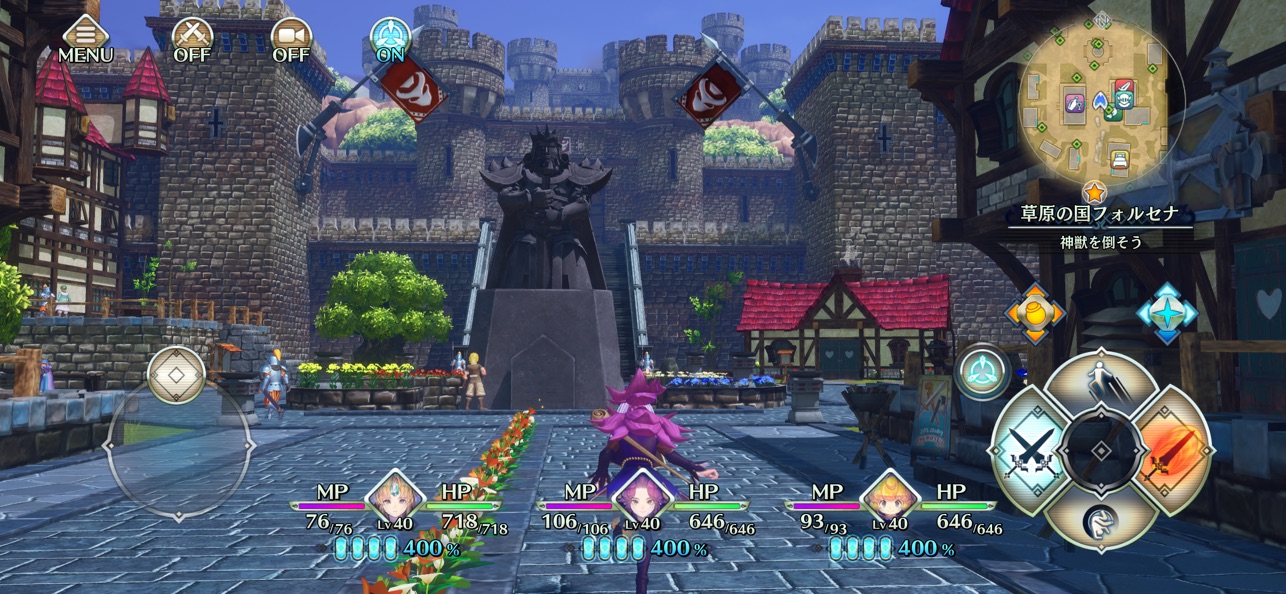Toggle the video camera OFF button
Viewport: 1286px width, 594px height.
[291, 40]
